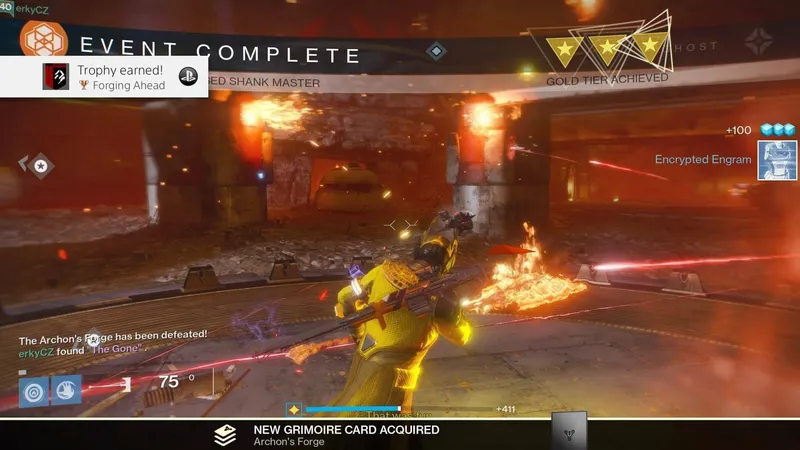The image size is (800, 450).
Task: Click the orange Event Complete hexagon icon
Action: tap(43, 38)
